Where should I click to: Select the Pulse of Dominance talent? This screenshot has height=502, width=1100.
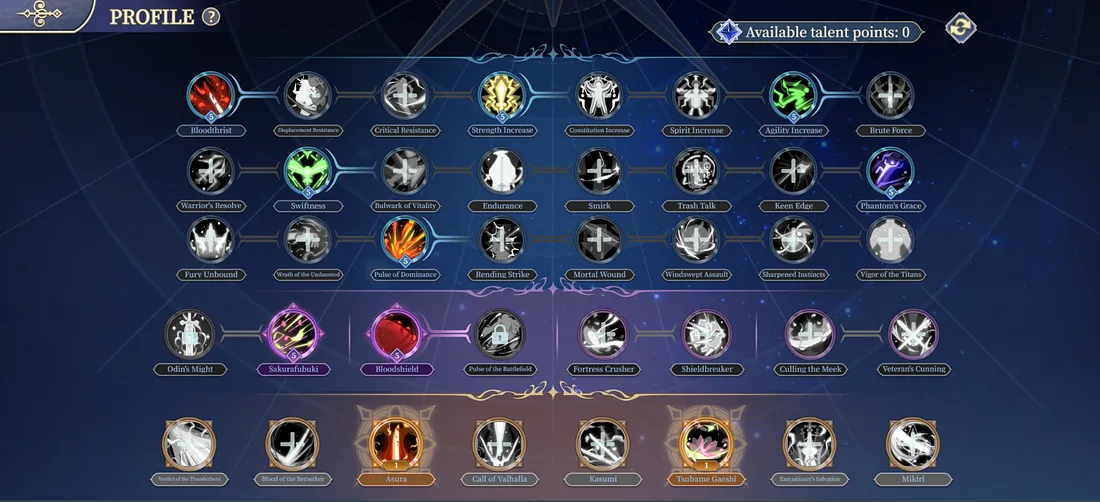(405, 240)
